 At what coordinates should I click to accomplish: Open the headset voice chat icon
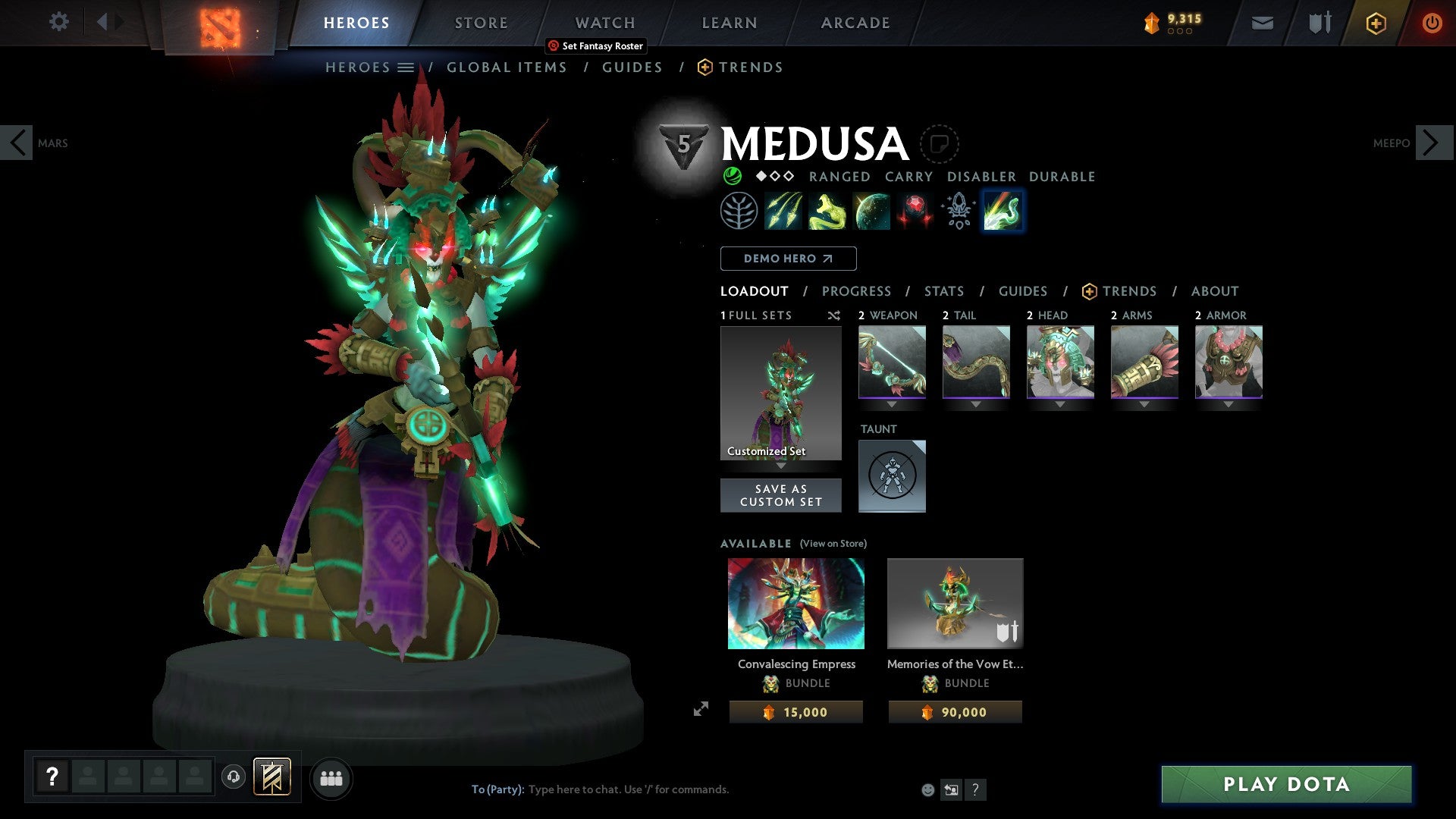pos(234,778)
